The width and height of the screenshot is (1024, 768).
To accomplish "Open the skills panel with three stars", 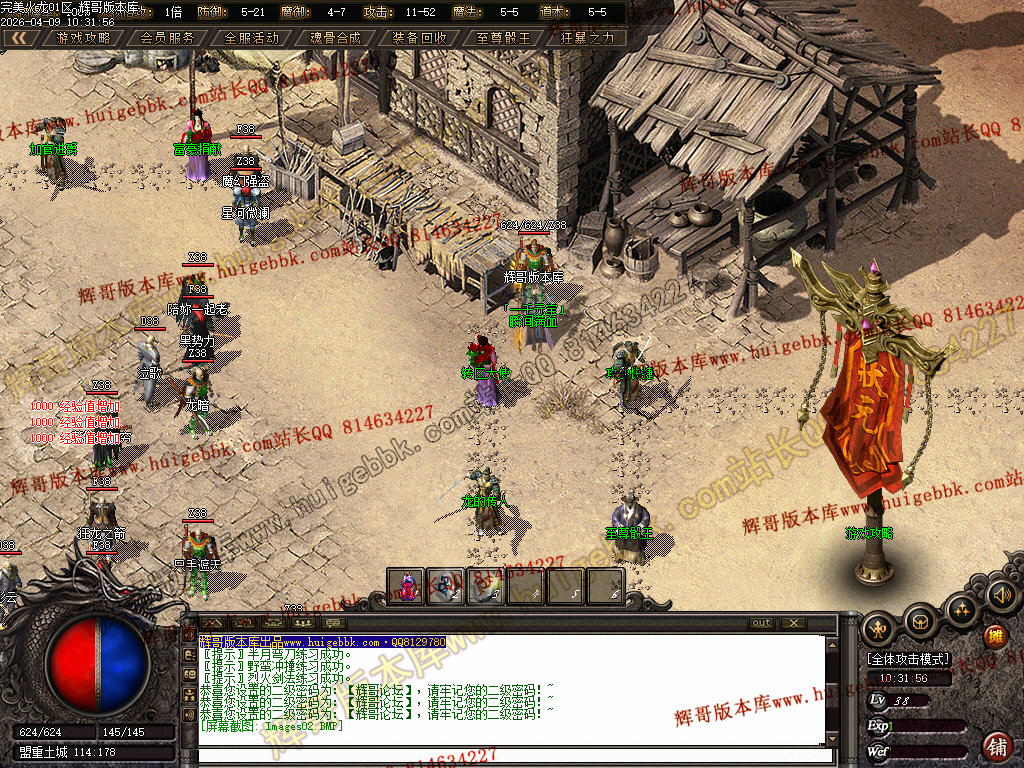I will pos(961,608).
